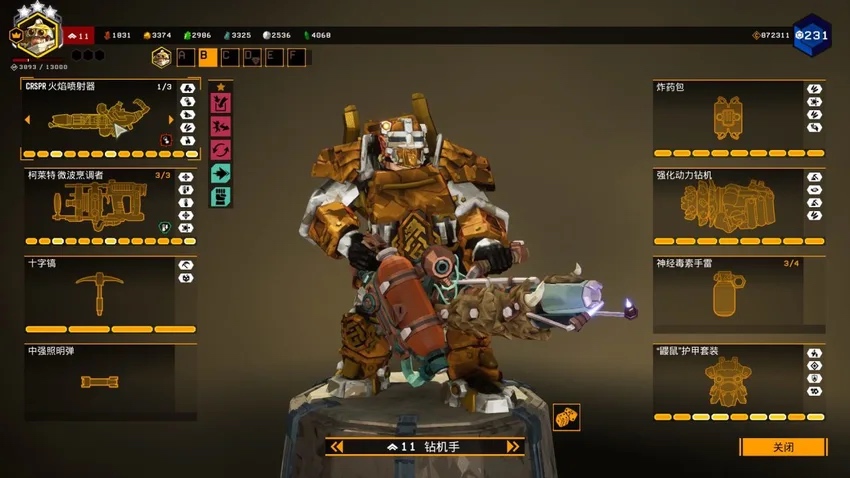The height and width of the screenshot is (478, 850).
Task: Switch to previous class with left arrows
Action: (x=340, y=447)
